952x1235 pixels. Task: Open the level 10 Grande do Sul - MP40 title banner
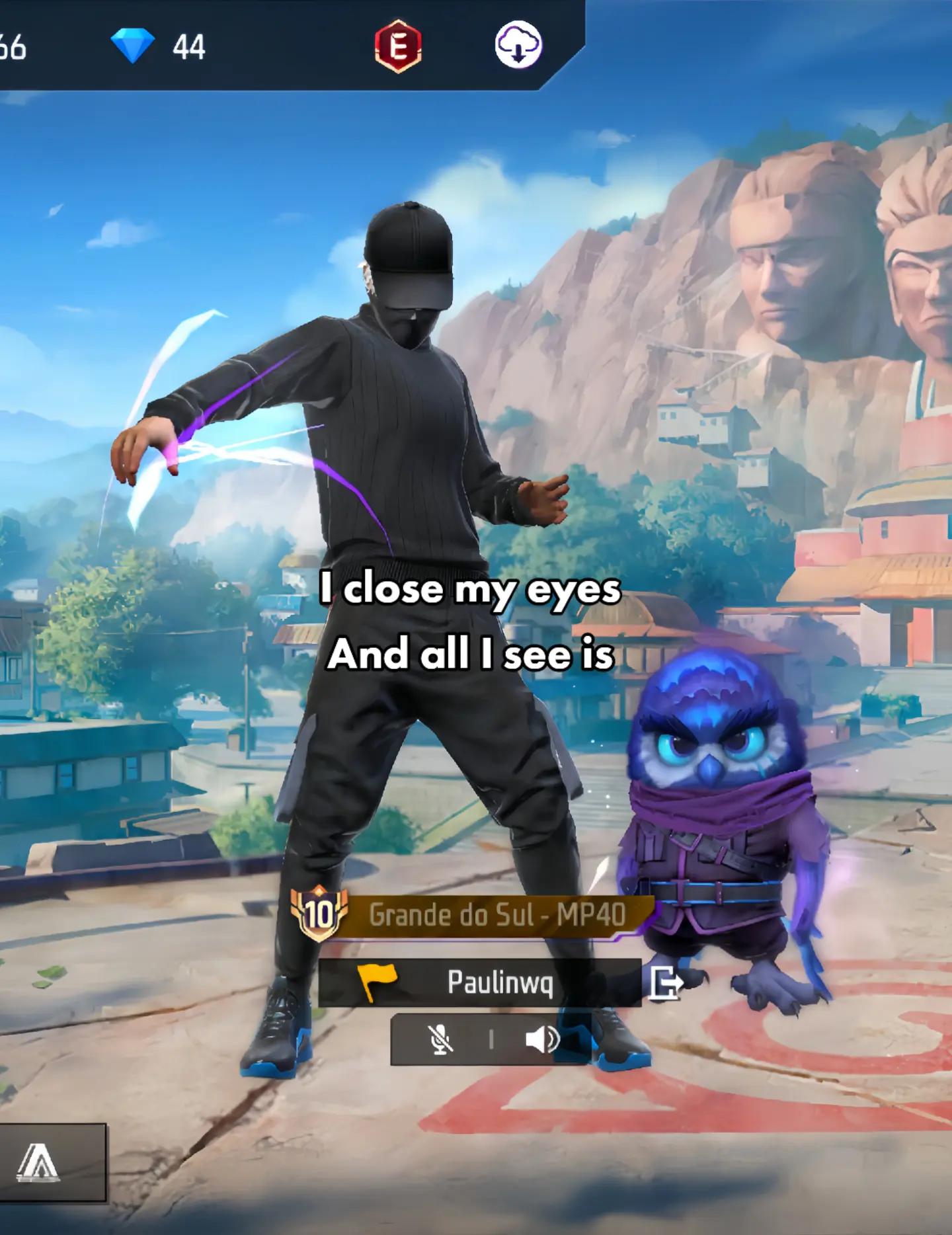coord(473,914)
